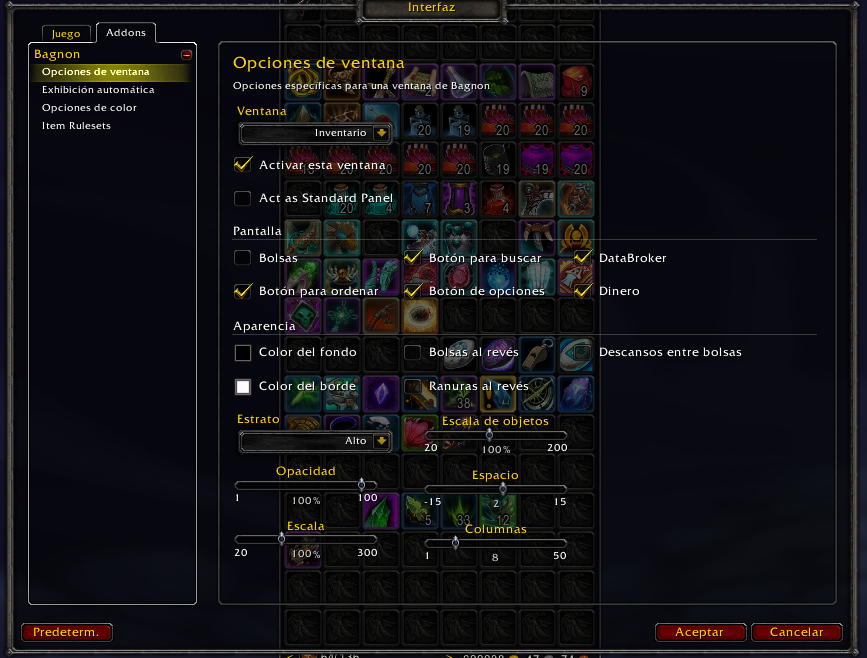Check the Bolsas display option
Viewport: 867px width, 658px height.
coord(242,258)
